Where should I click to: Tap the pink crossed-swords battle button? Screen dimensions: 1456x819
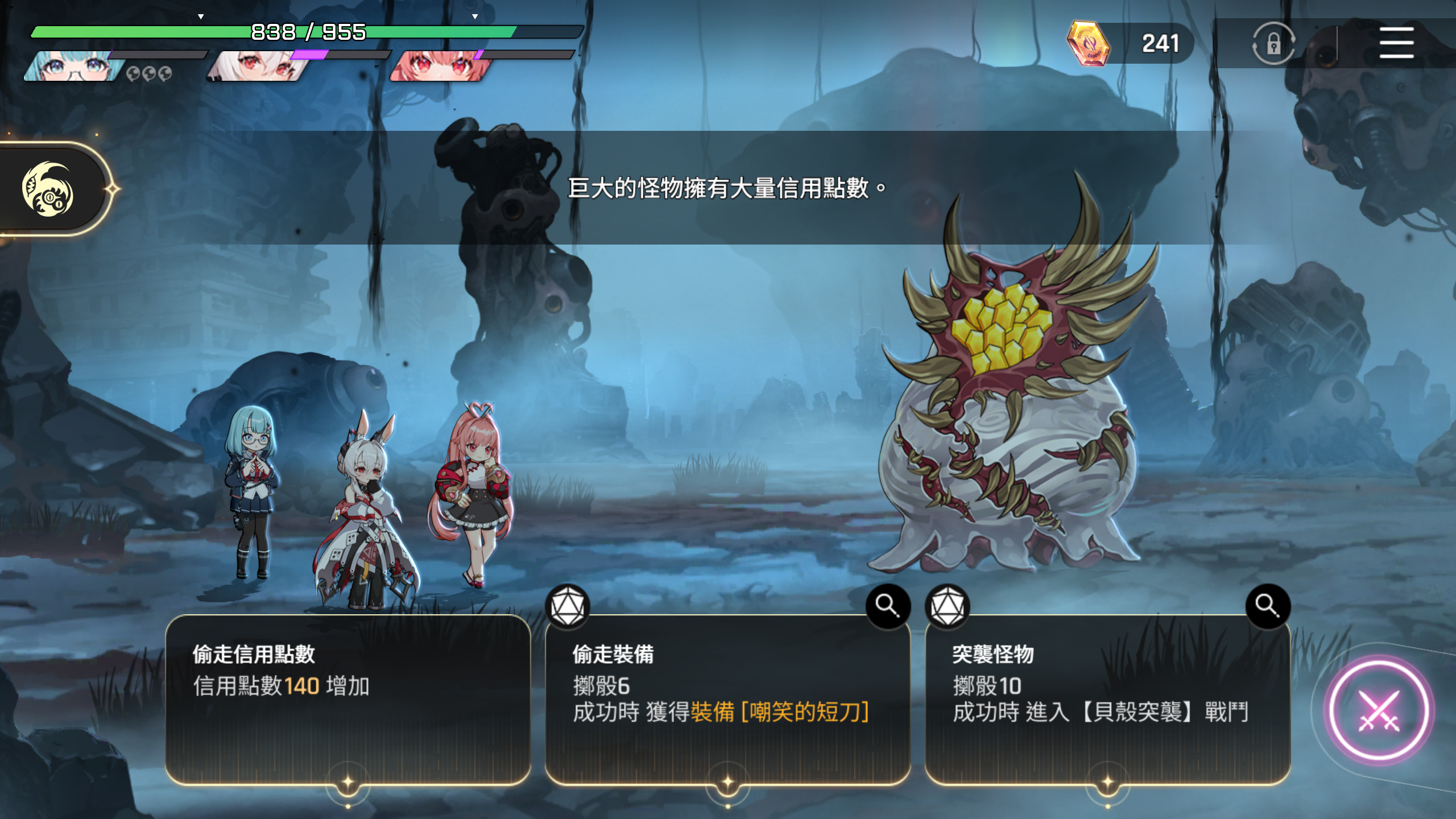1378,710
